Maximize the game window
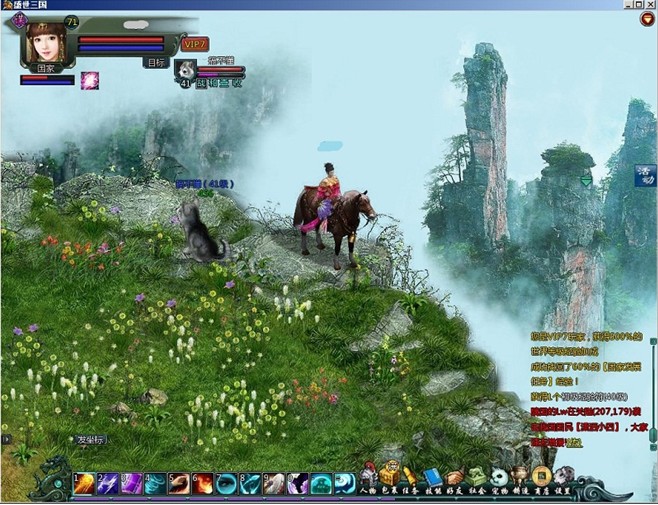 coord(636,5)
